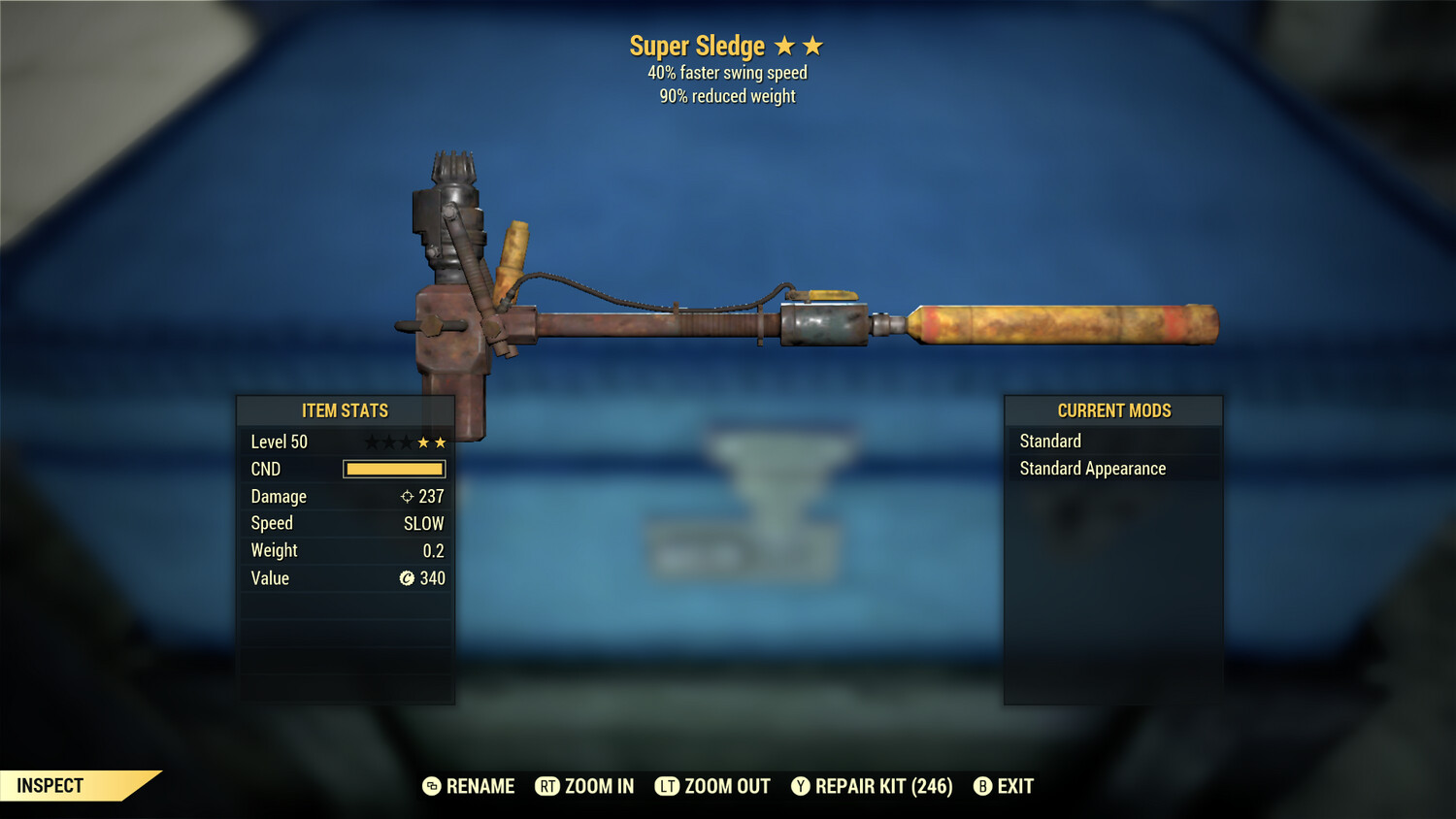Click the caps currency icon beside 340
Viewport: 1456px width, 819px height.
[409, 578]
